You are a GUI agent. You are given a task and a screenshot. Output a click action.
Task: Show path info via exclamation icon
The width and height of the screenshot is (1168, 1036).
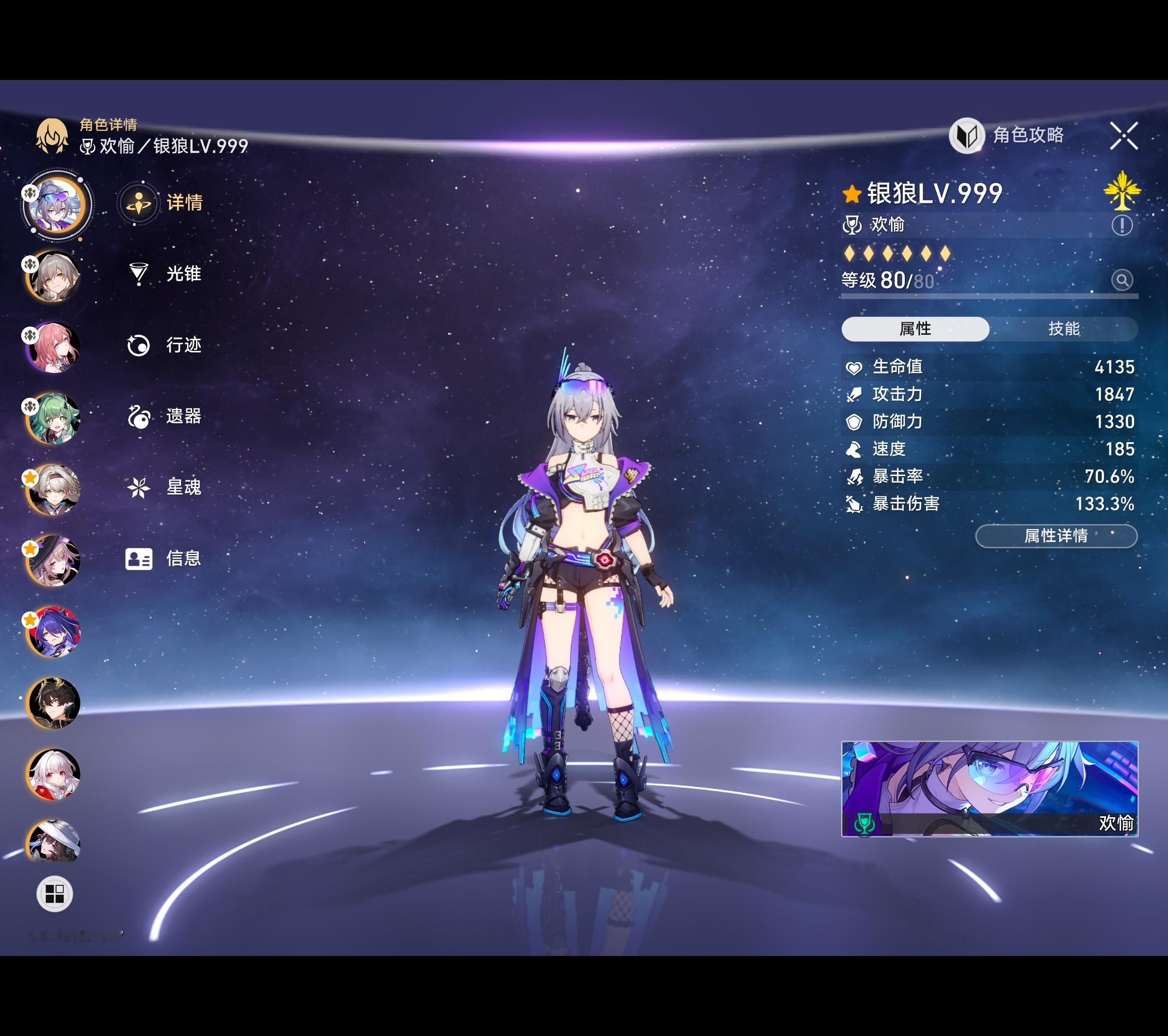pyautogui.click(x=1122, y=225)
